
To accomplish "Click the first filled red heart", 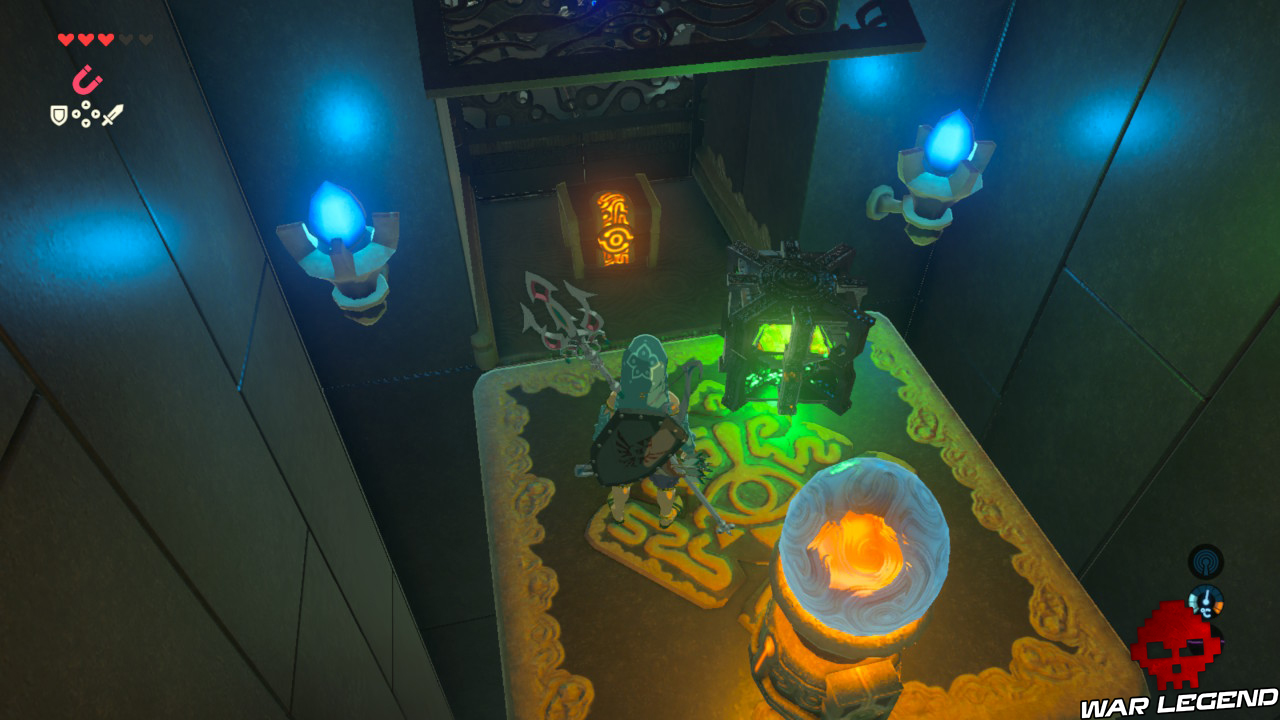I will click(66, 39).
